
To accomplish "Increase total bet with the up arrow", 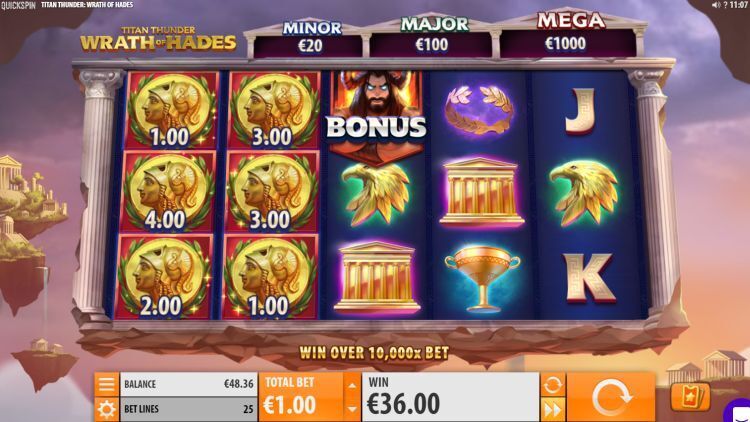I will coord(350,384).
